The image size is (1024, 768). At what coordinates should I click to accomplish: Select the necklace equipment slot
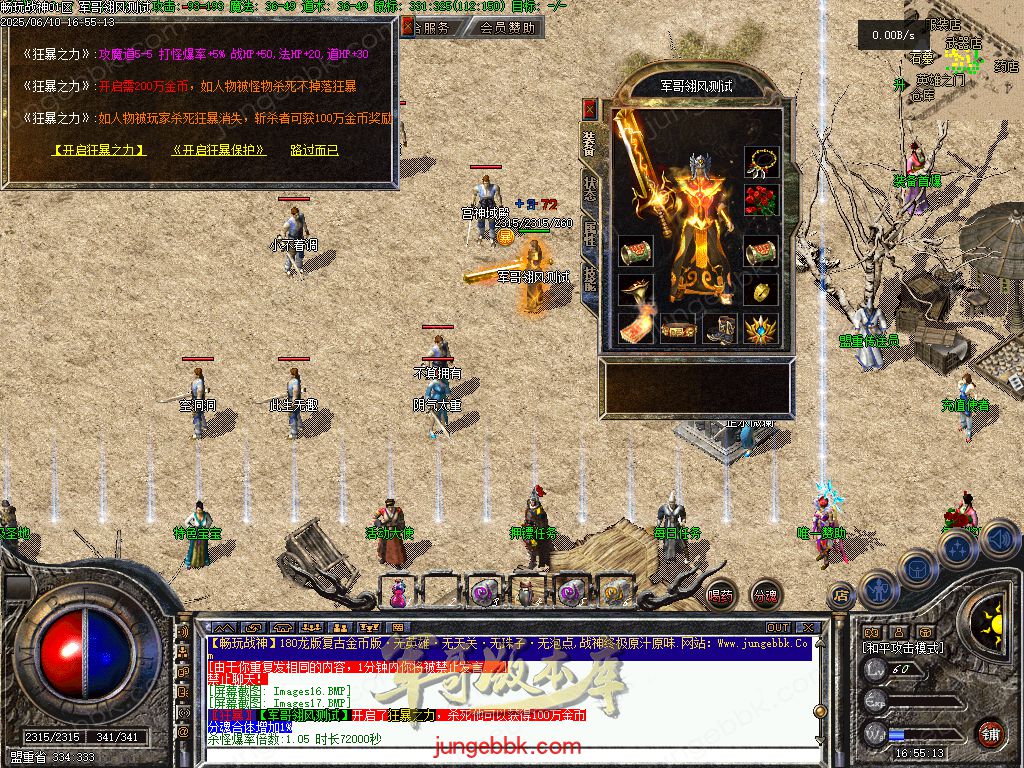point(761,162)
